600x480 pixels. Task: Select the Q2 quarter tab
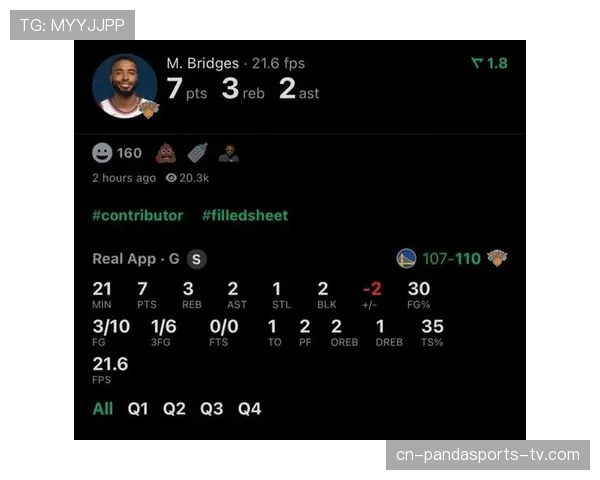click(175, 409)
